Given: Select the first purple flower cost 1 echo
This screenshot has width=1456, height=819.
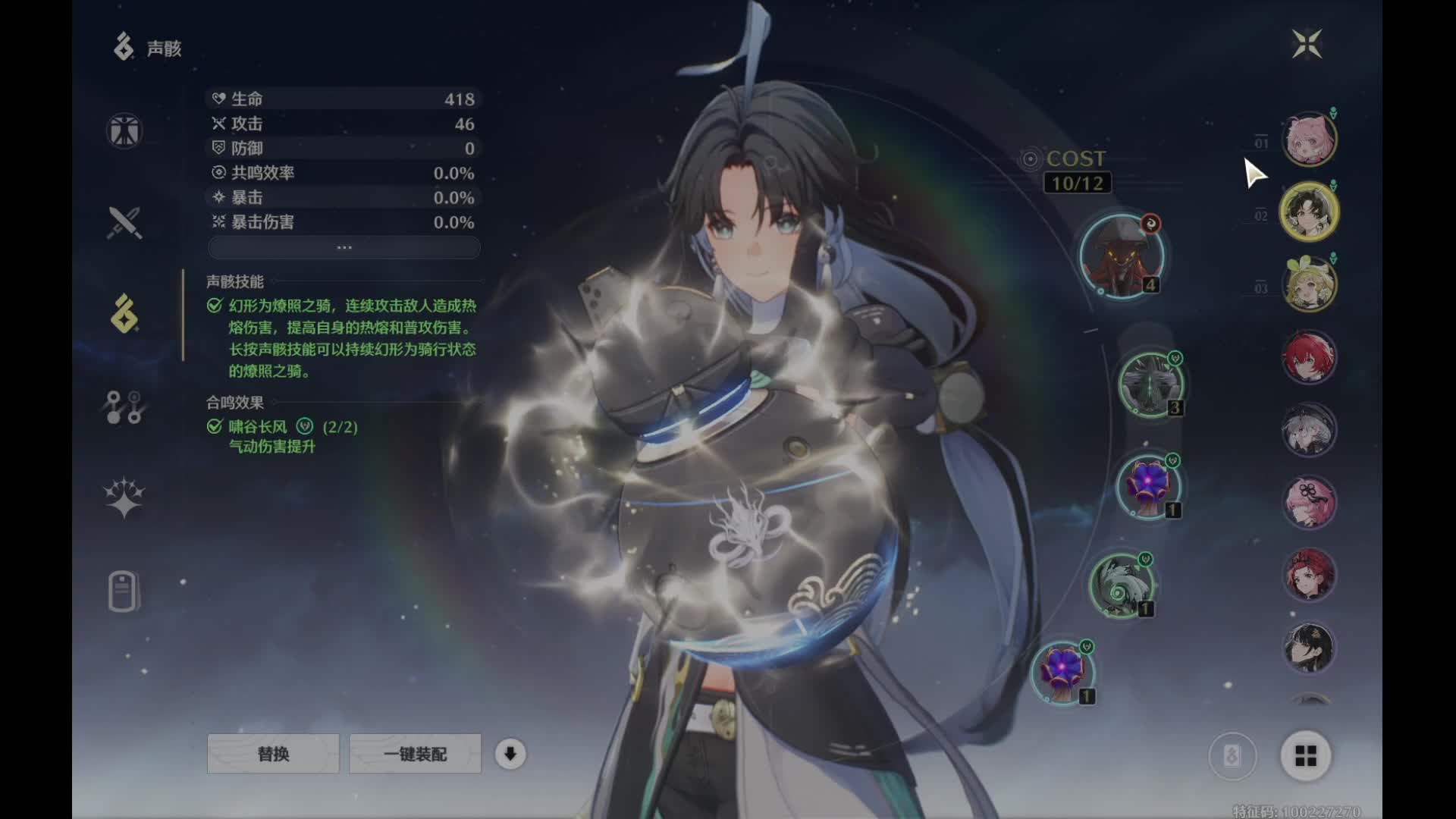Looking at the screenshot, I should (x=1148, y=487).
